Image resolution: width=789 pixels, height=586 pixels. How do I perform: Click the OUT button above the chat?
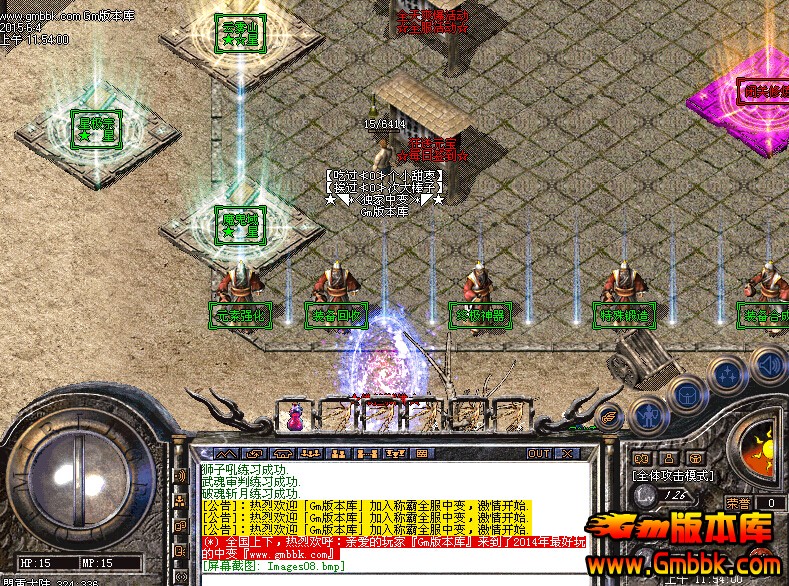point(539,453)
